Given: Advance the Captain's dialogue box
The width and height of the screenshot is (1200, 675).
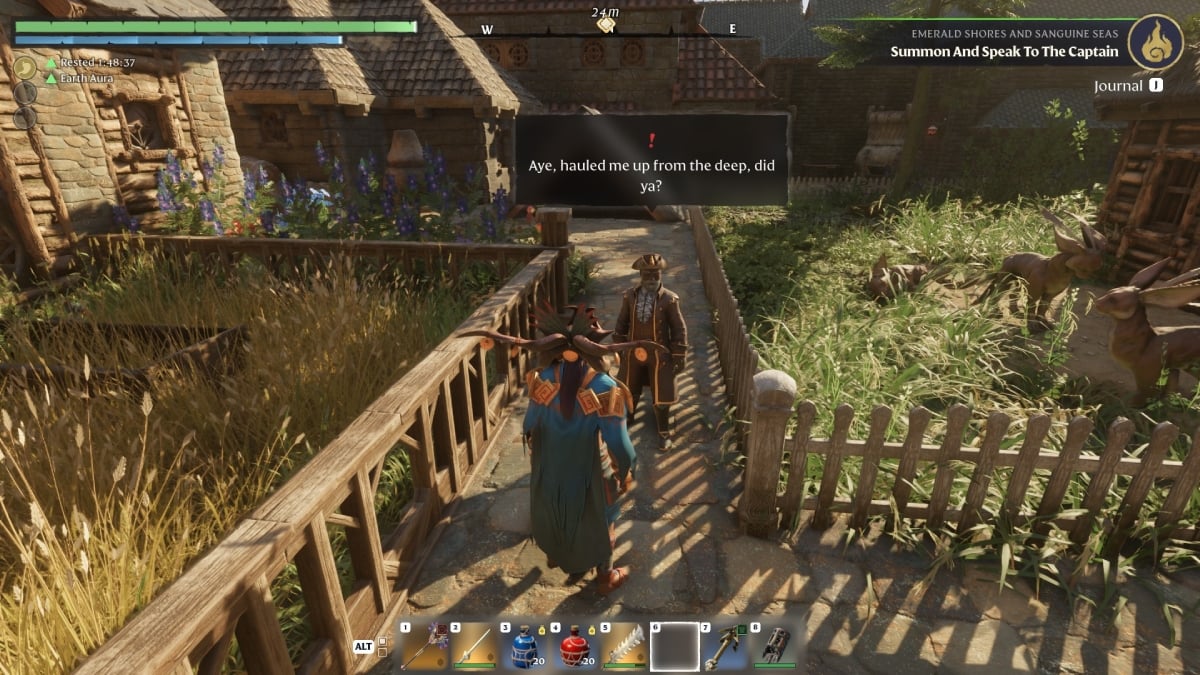Looking at the screenshot, I should [652, 160].
